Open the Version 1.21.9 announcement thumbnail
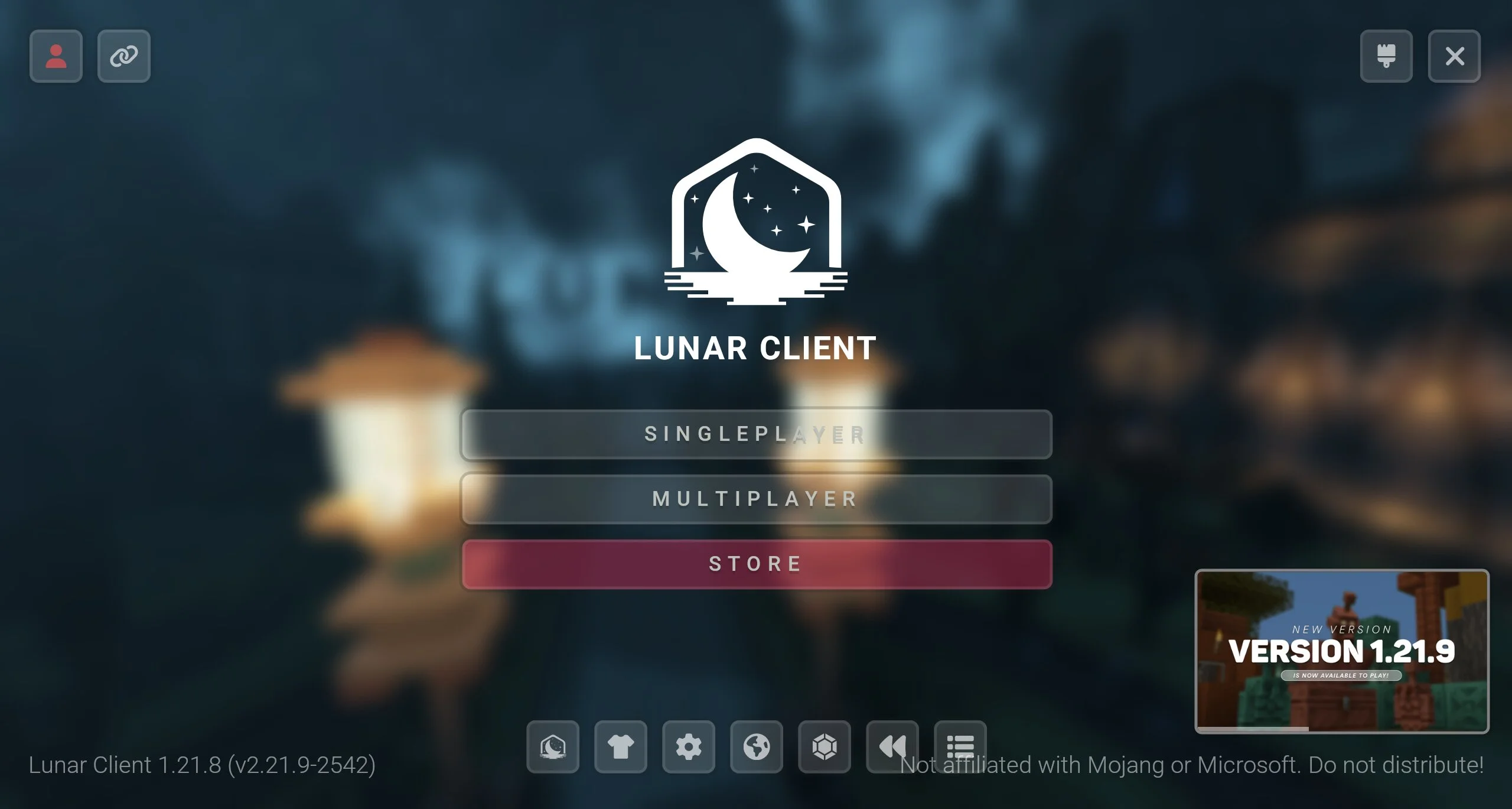The image size is (1512, 809). (1342, 651)
